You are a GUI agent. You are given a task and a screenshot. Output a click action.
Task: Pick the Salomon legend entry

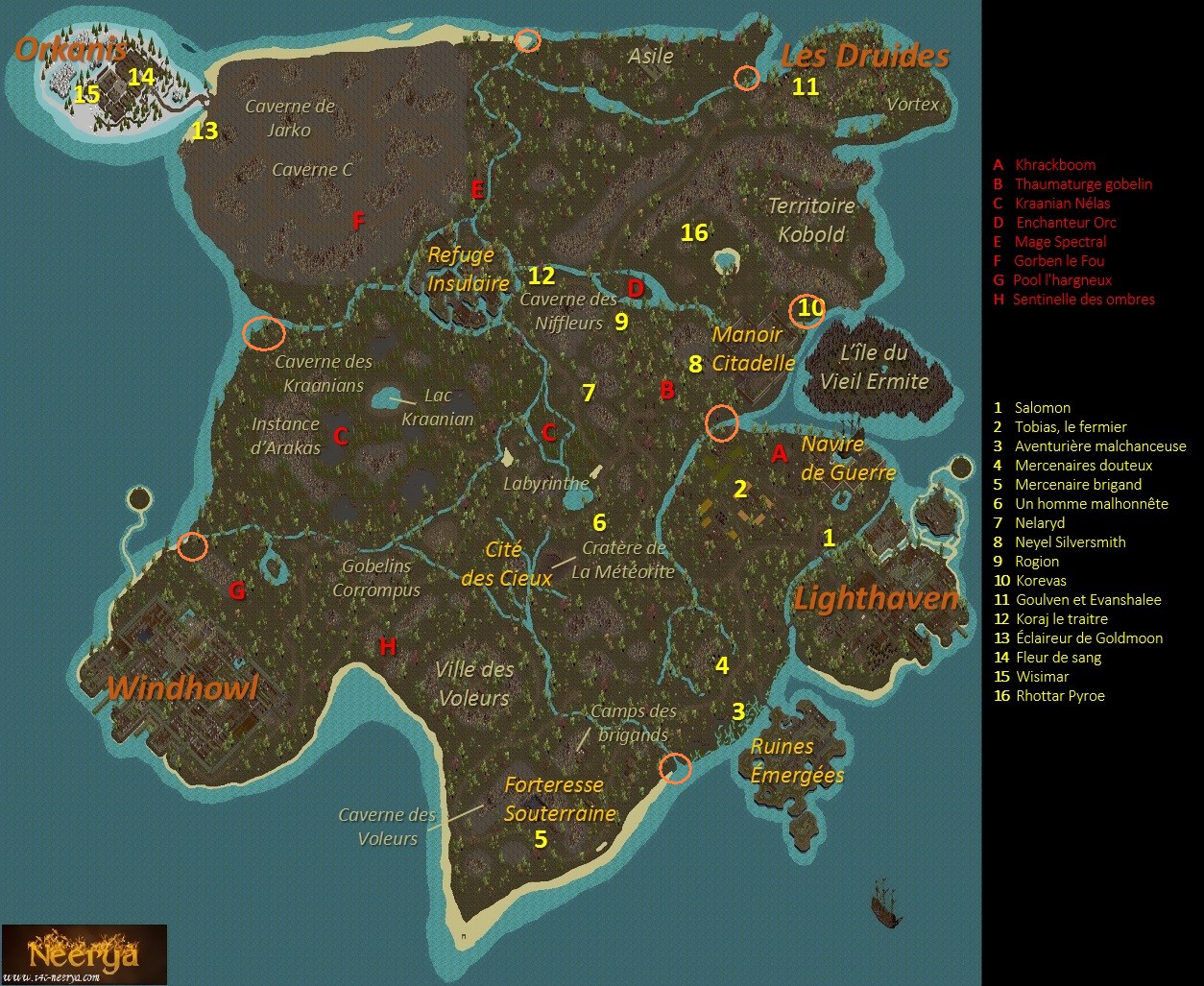click(x=1042, y=407)
